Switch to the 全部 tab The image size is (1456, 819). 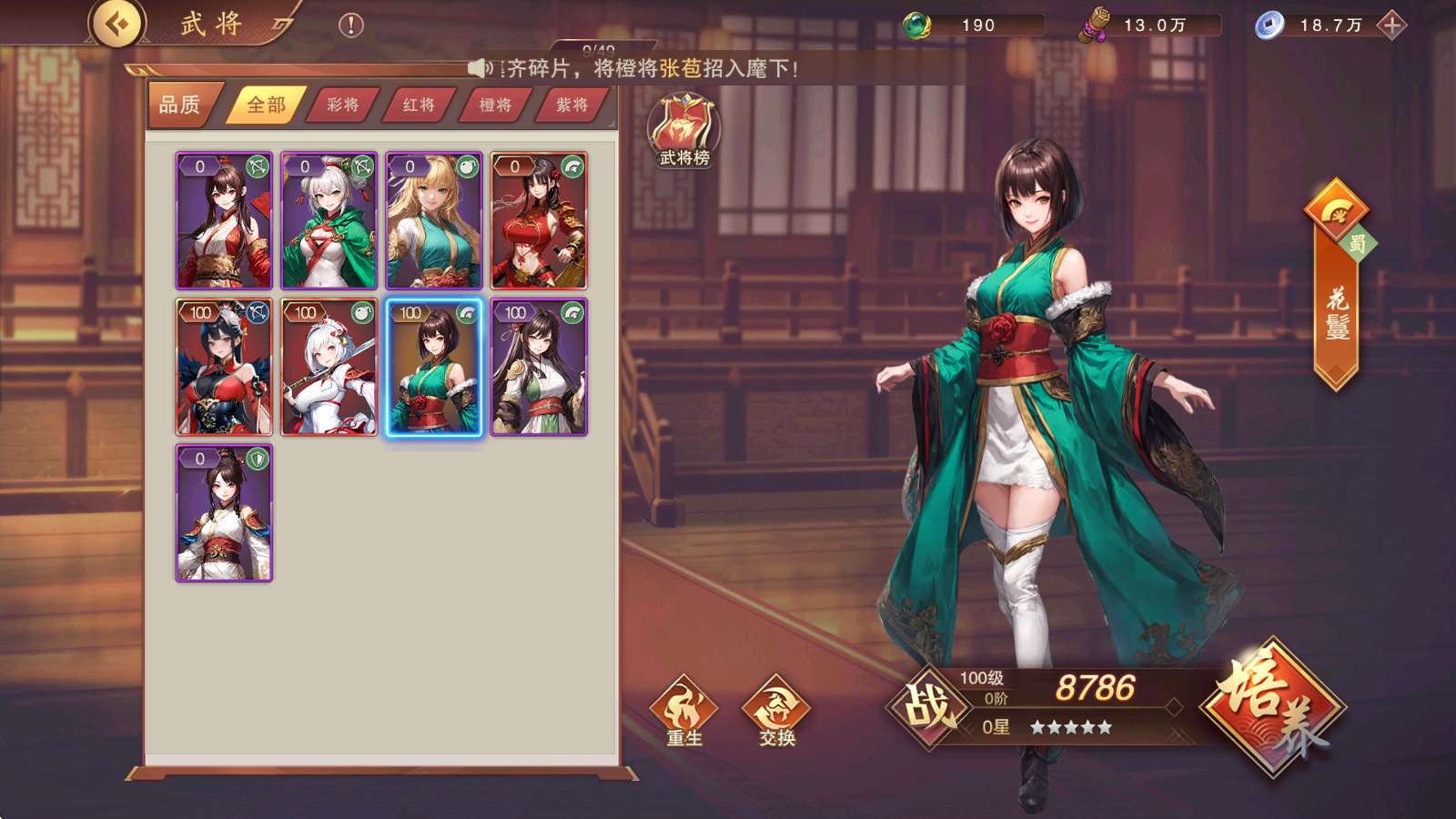[x=266, y=105]
